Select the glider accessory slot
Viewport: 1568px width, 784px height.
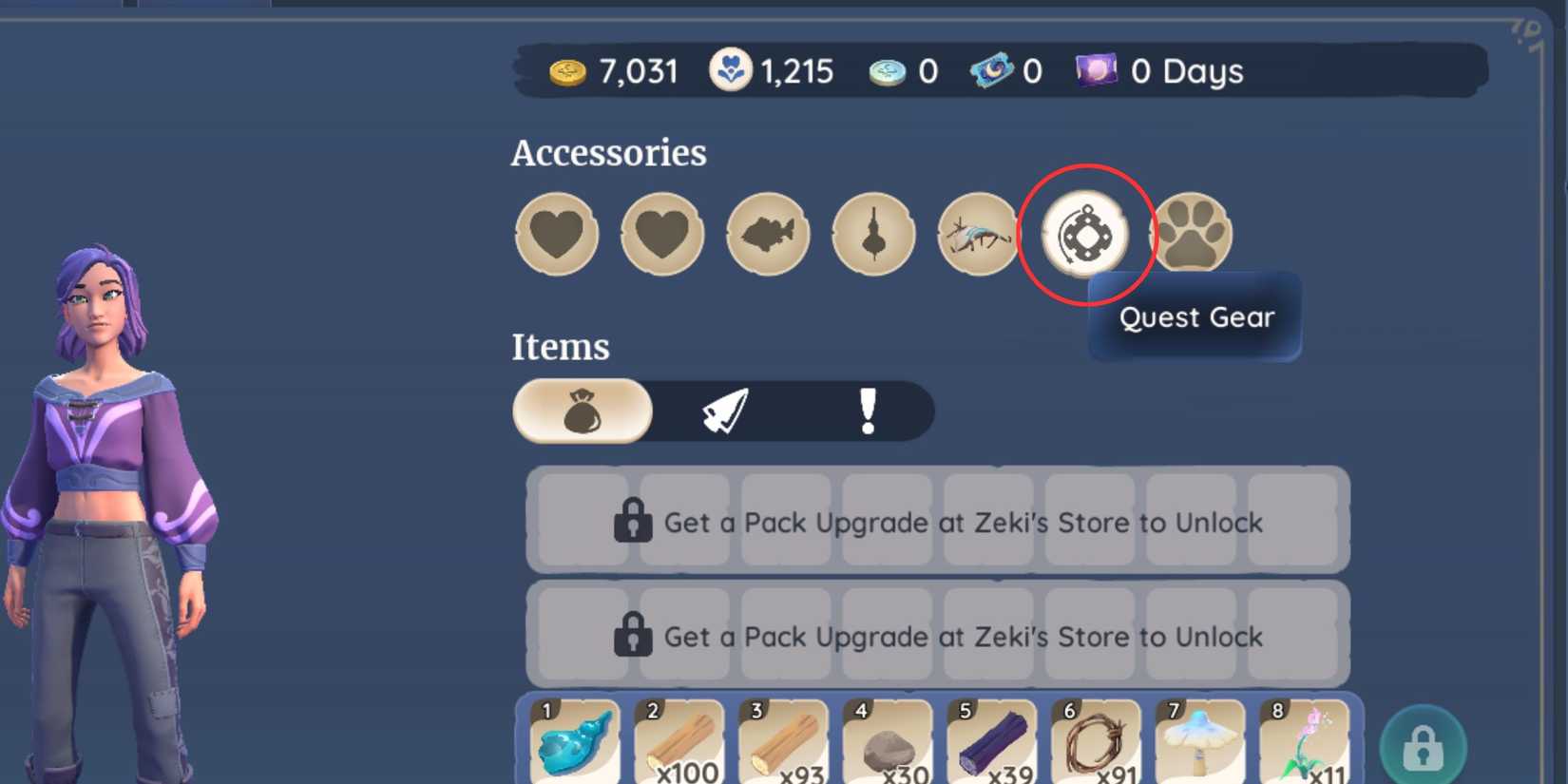pyautogui.click(x=978, y=235)
